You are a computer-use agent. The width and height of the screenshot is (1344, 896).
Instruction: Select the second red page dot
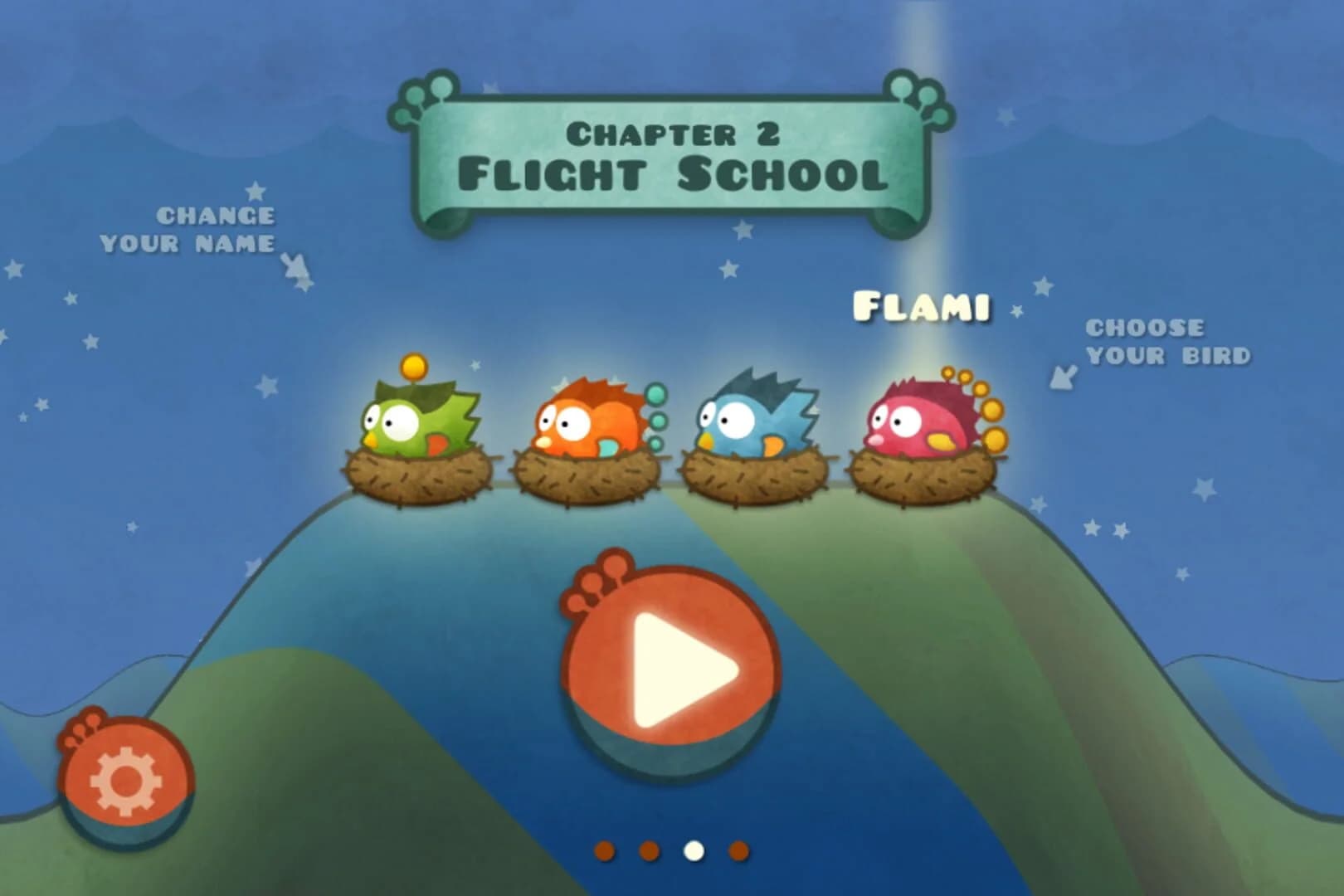[x=649, y=850]
